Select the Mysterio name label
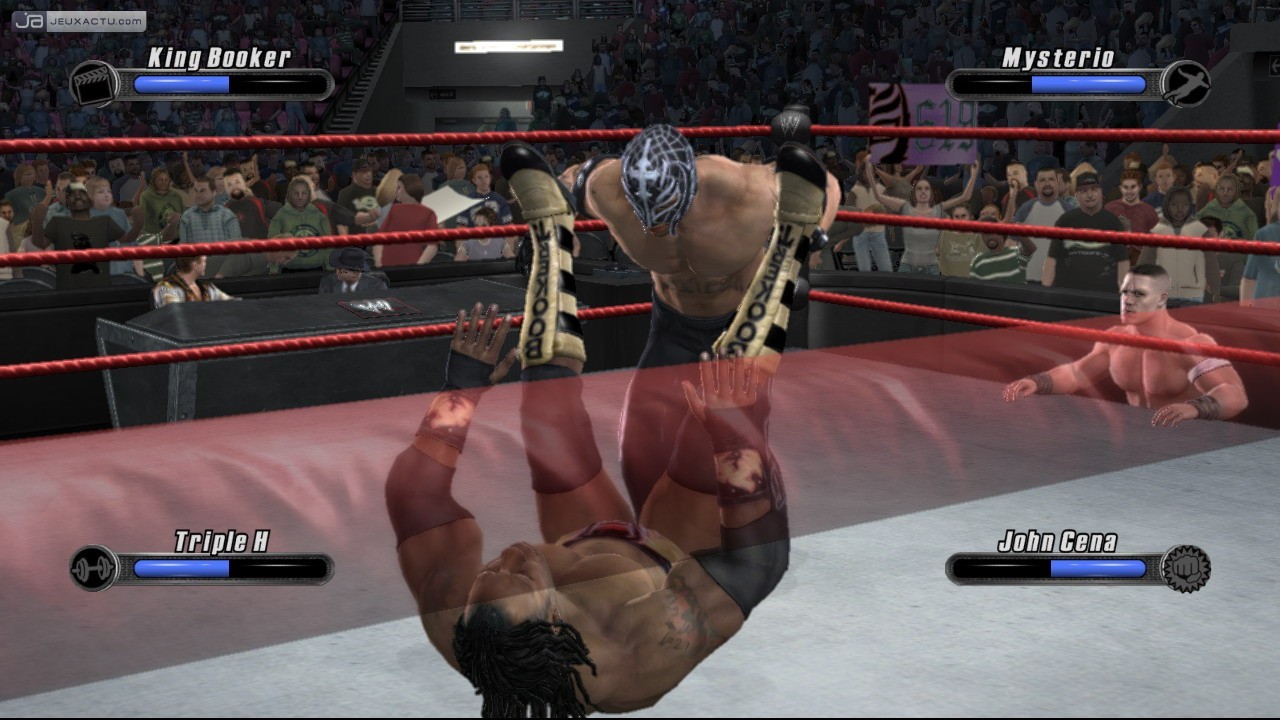Viewport: 1280px width, 720px height. click(1055, 58)
